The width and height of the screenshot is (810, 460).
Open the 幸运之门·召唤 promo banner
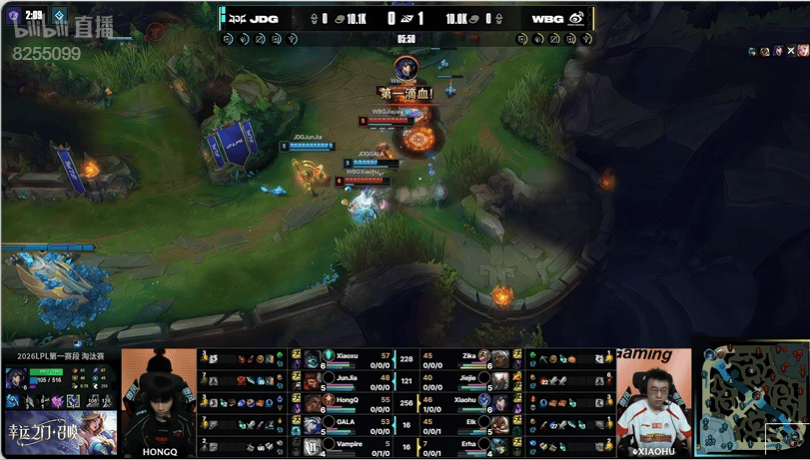(x=59, y=432)
